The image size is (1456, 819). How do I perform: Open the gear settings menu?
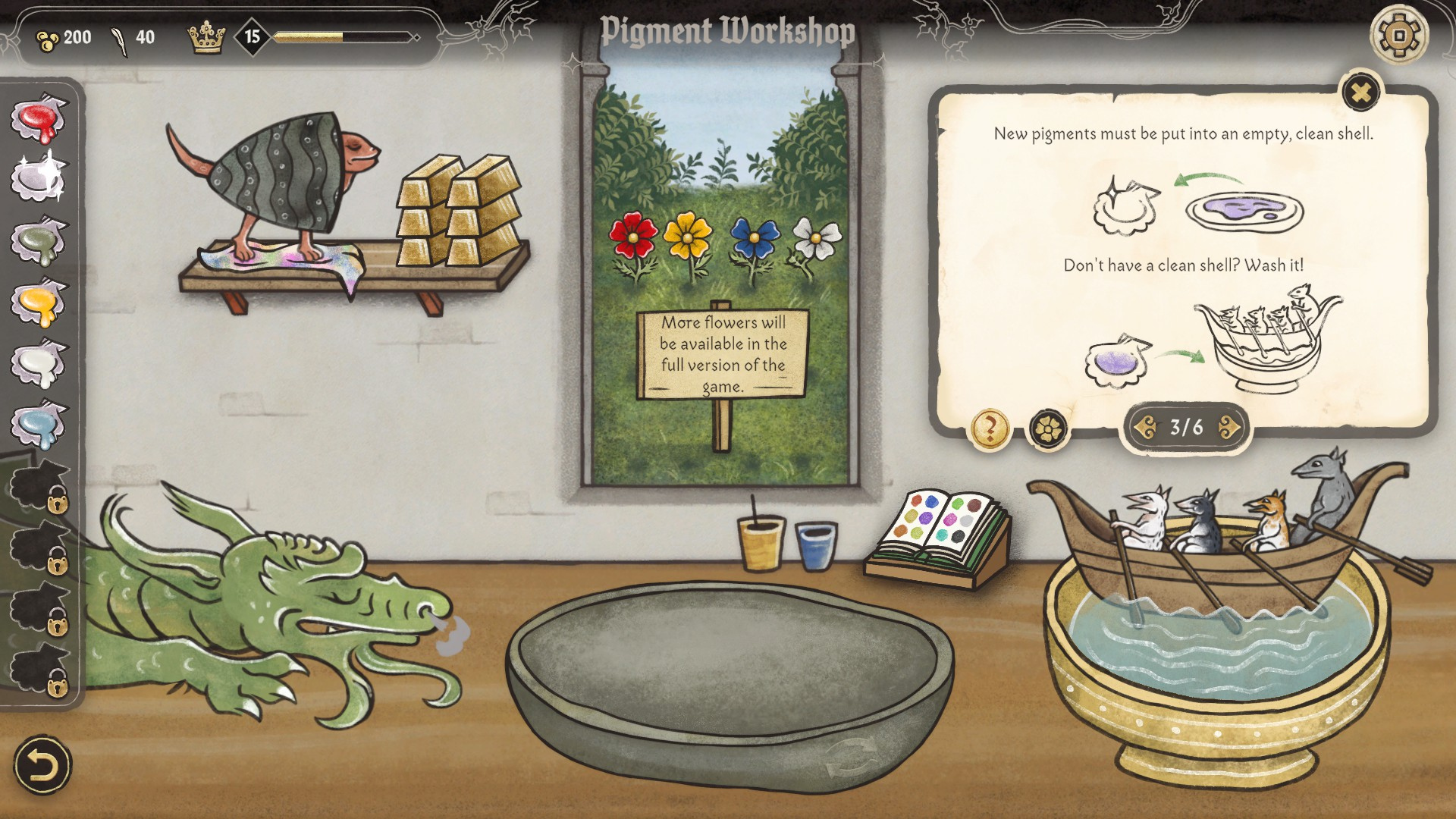pyautogui.click(x=1399, y=36)
